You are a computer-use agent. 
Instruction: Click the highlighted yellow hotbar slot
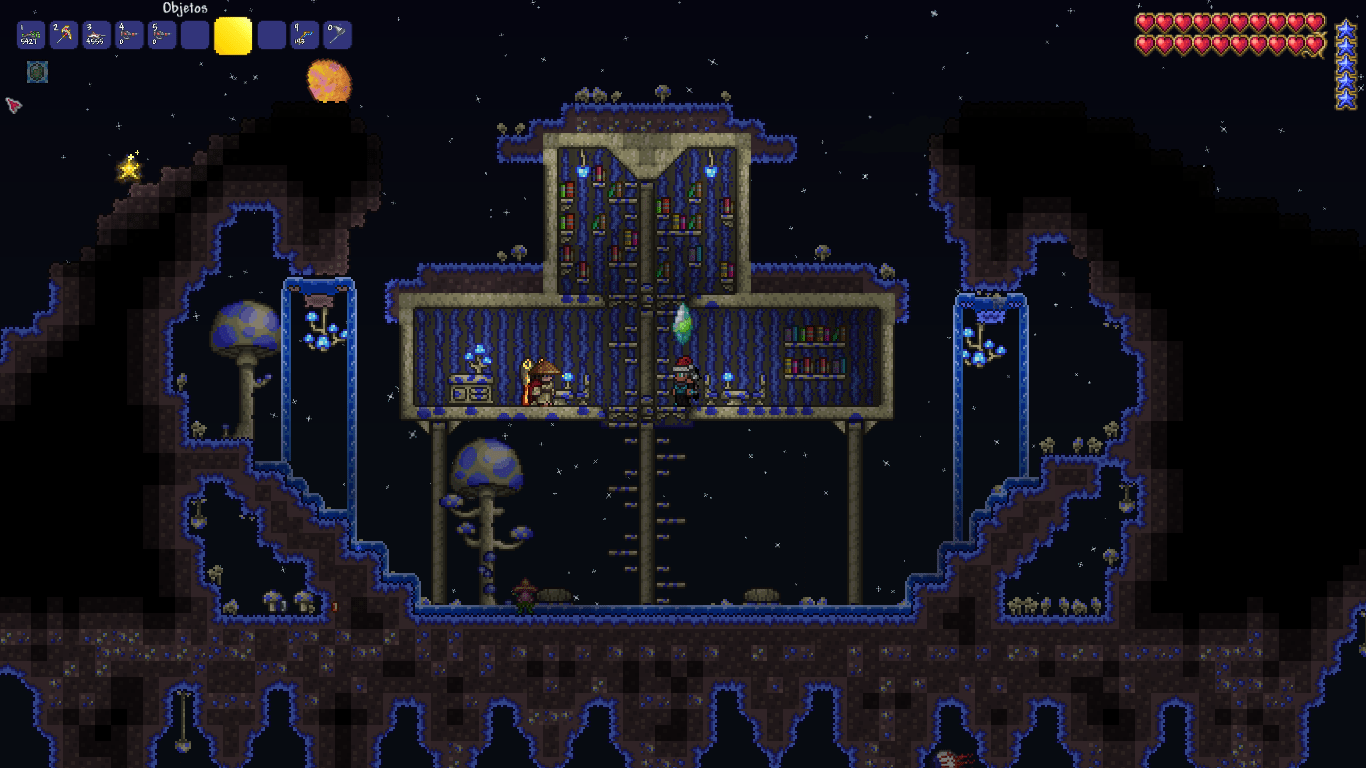pos(233,34)
